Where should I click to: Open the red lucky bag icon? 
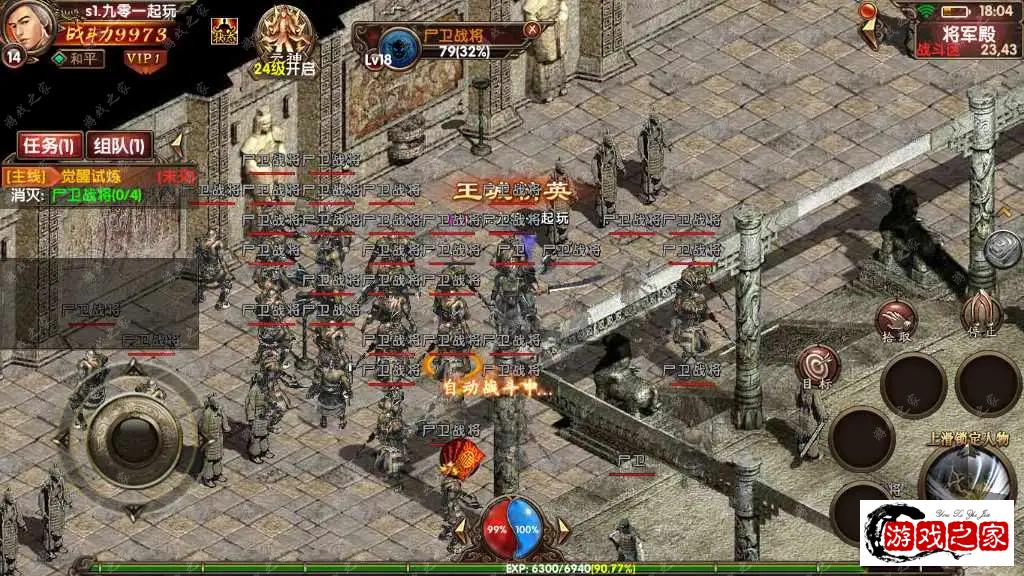pyautogui.click(x=460, y=458)
